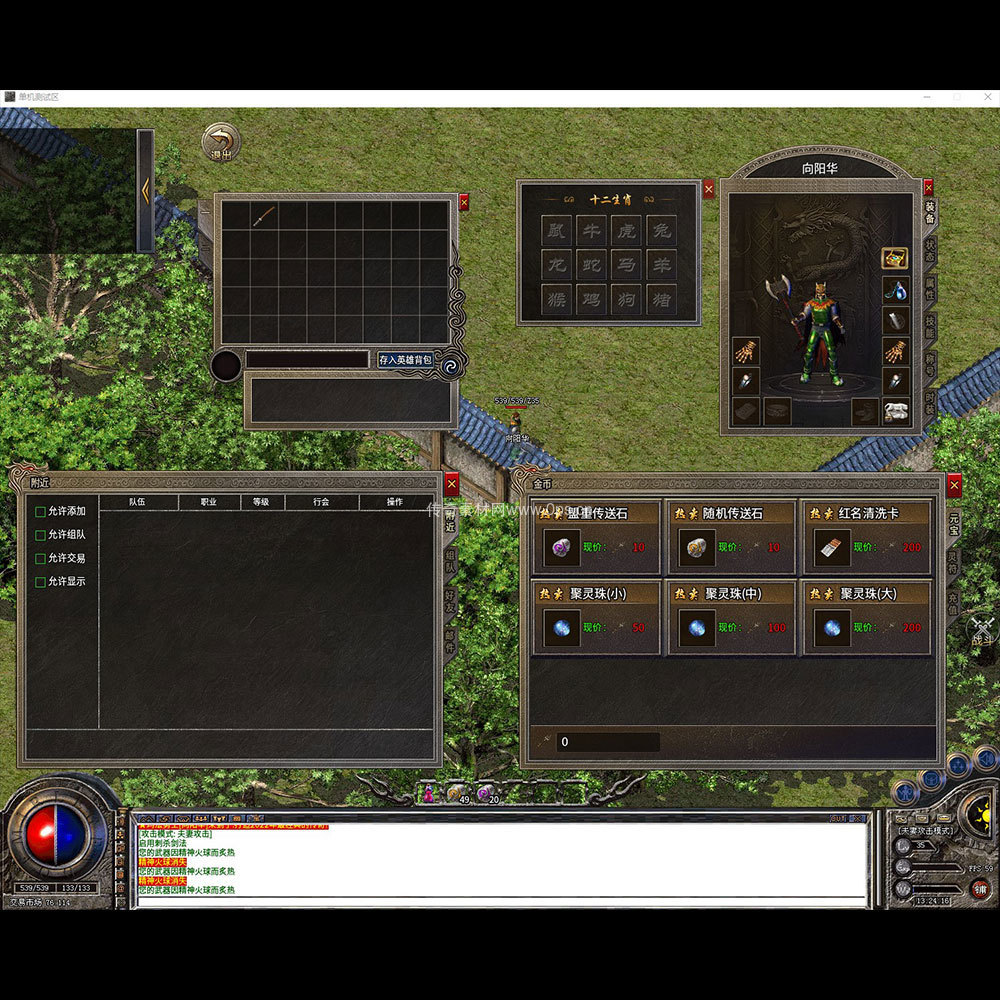Close the 附近 nearby players panel
This screenshot has width=1000, height=1000.
(x=452, y=484)
